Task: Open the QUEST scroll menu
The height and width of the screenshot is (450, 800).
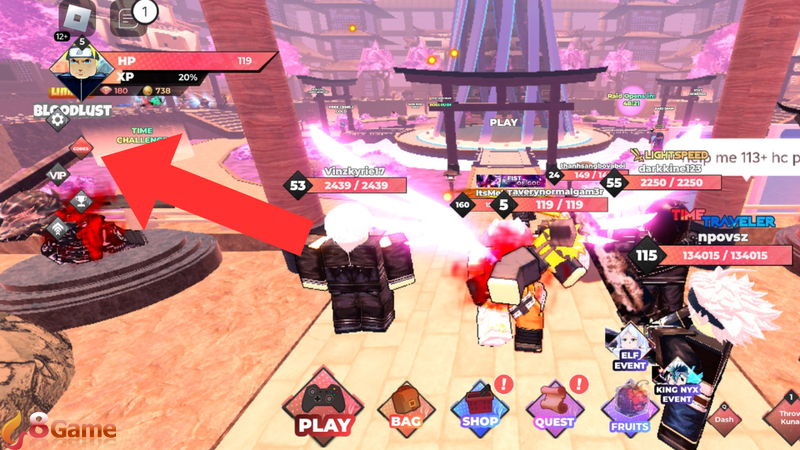Action: click(x=554, y=408)
